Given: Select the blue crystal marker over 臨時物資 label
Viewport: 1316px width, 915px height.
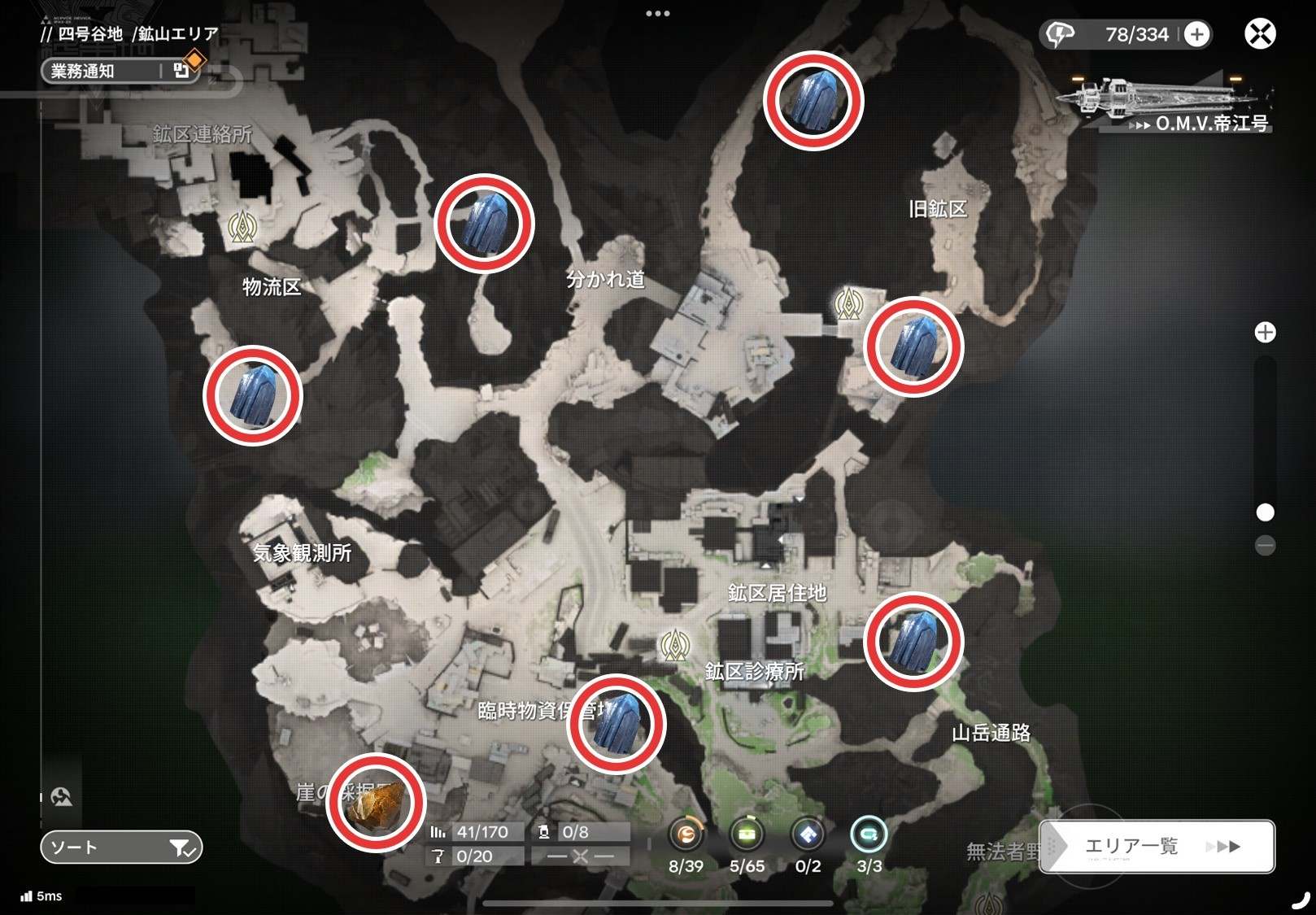Looking at the screenshot, I should pos(617,724).
